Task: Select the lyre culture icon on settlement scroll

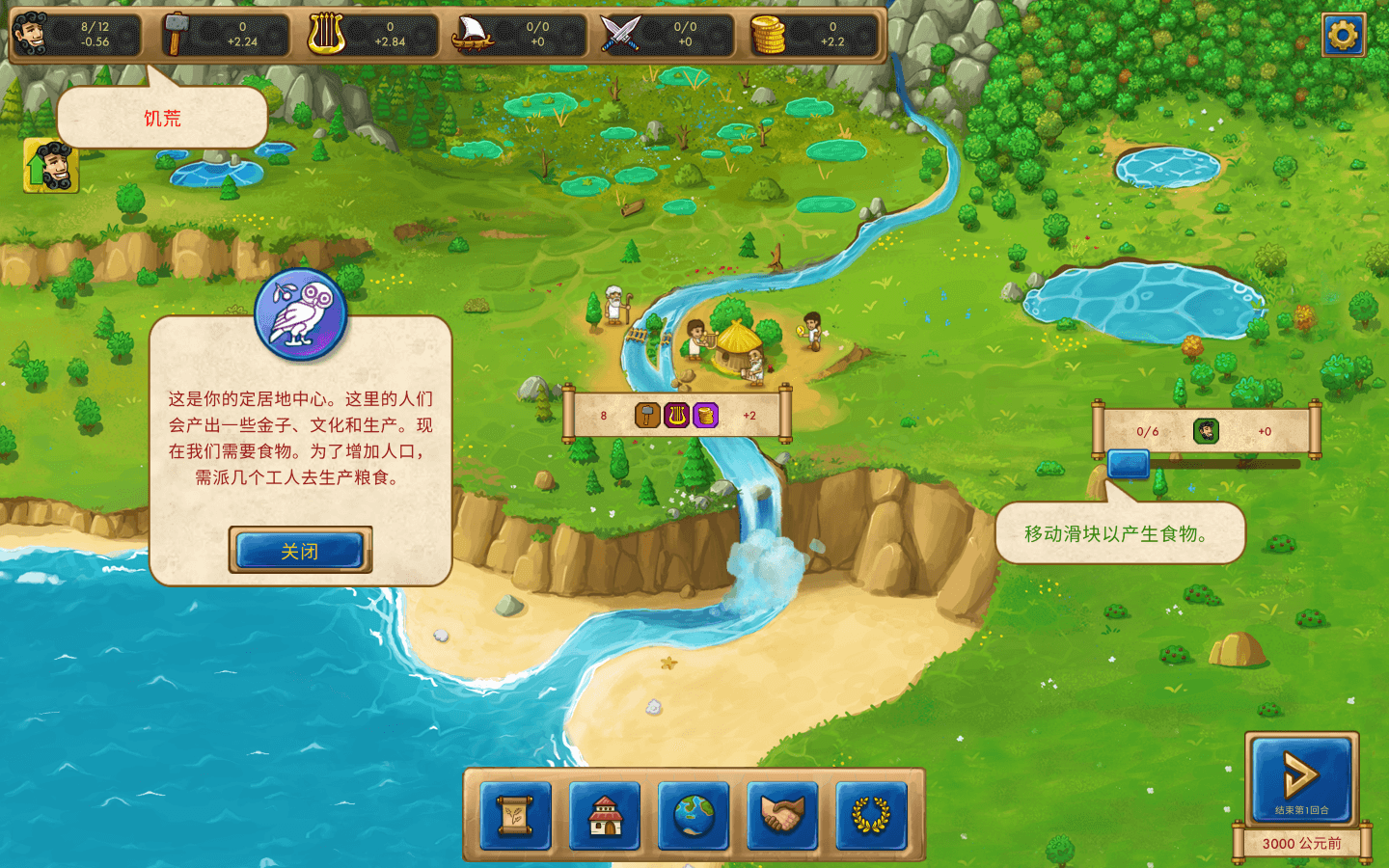Action: [x=677, y=416]
